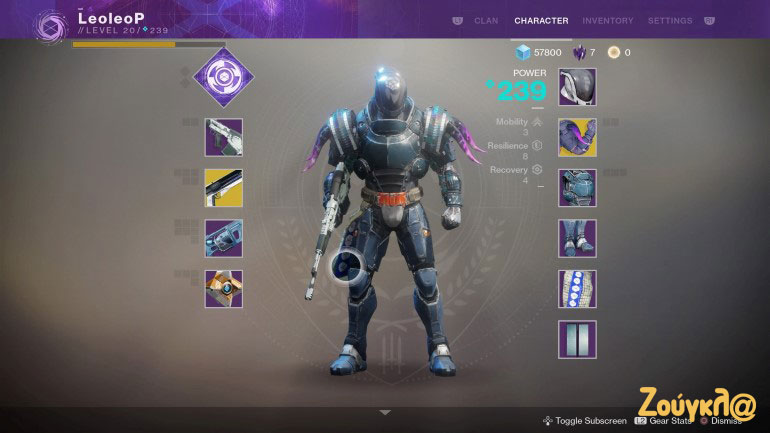The height and width of the screenshot is (433, 770).
Task: Go to the Settings tab
Action: tap(670, 20)
